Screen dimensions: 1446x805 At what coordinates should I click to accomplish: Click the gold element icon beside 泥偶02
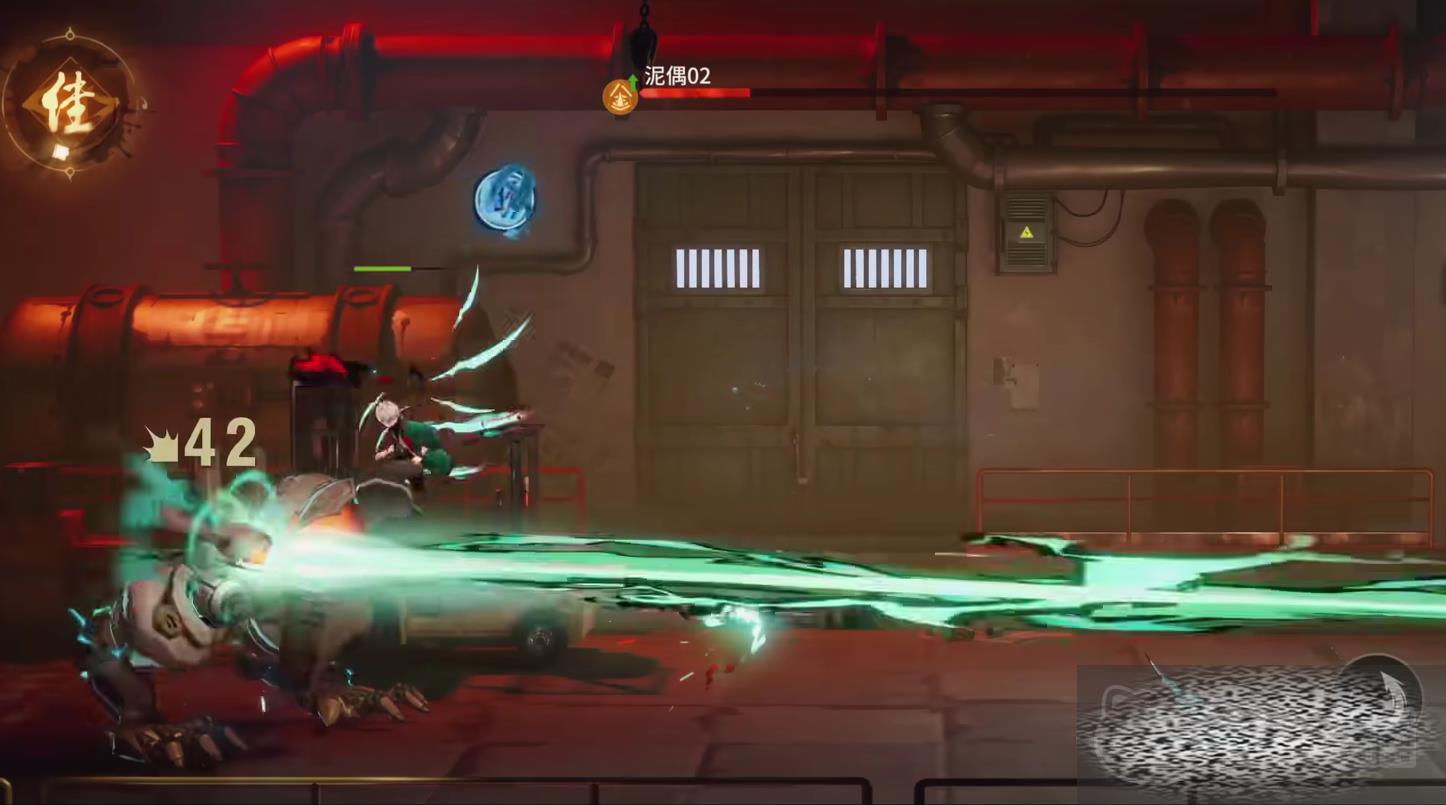coord(620,97)
